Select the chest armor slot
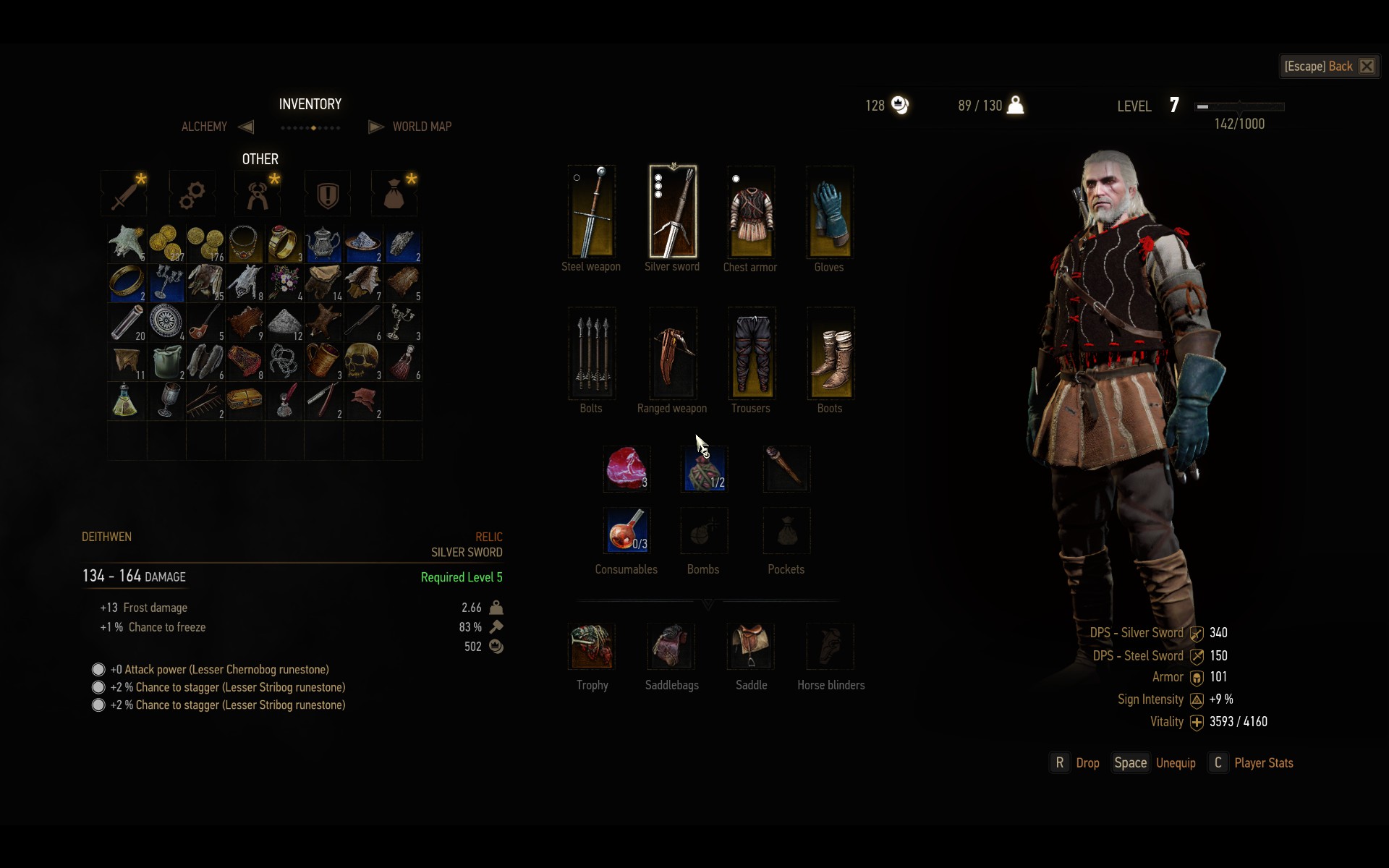 click(x=751, y=212)
